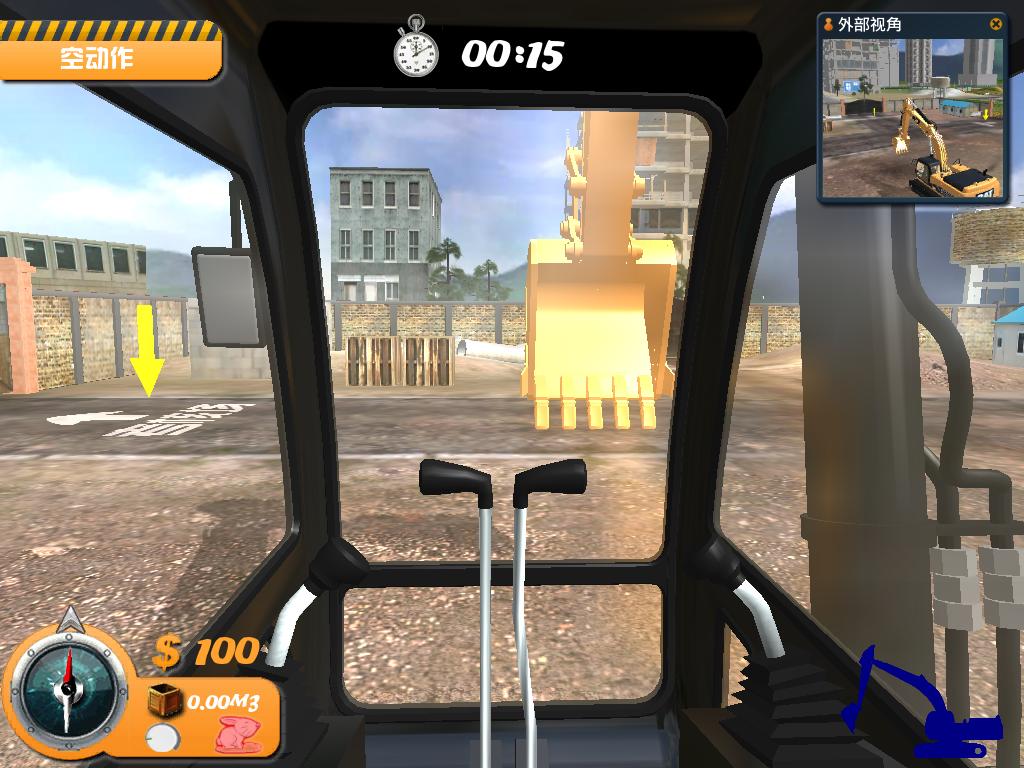Screen dimensions: 1024x768
Task: Close the 外部视角 external view panel
Action: click(x=995, y=24)
